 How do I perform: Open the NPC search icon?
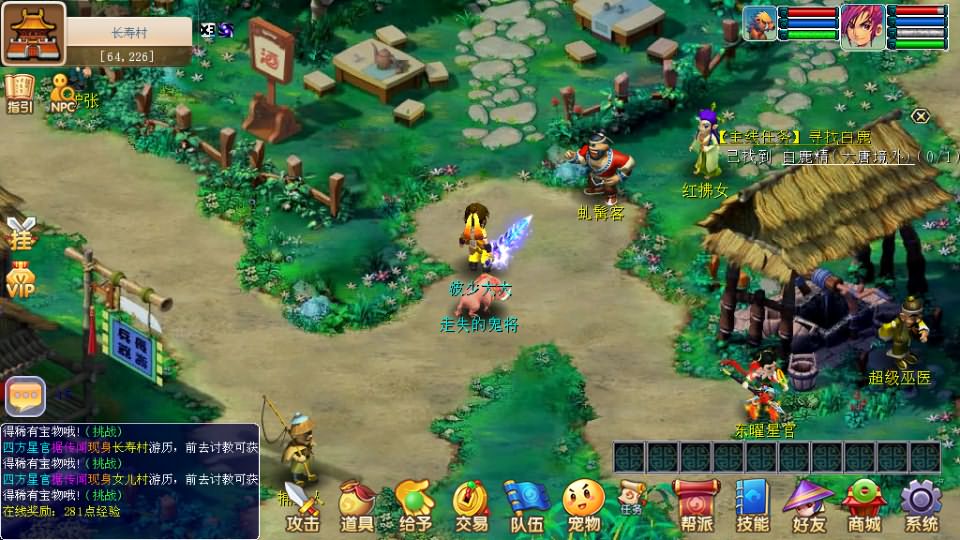click(63, 93)
